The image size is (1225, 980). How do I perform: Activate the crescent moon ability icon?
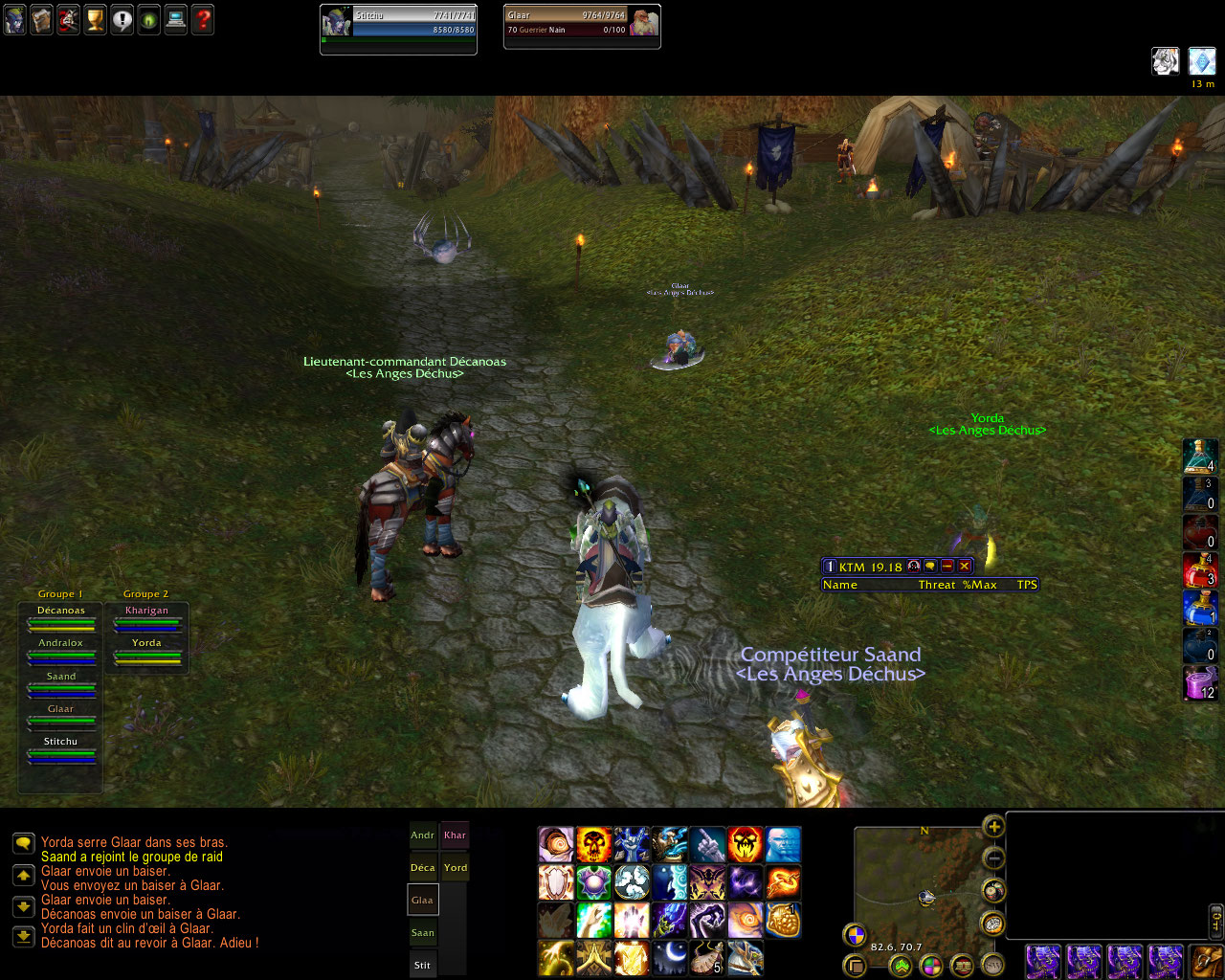pos(670,957)
